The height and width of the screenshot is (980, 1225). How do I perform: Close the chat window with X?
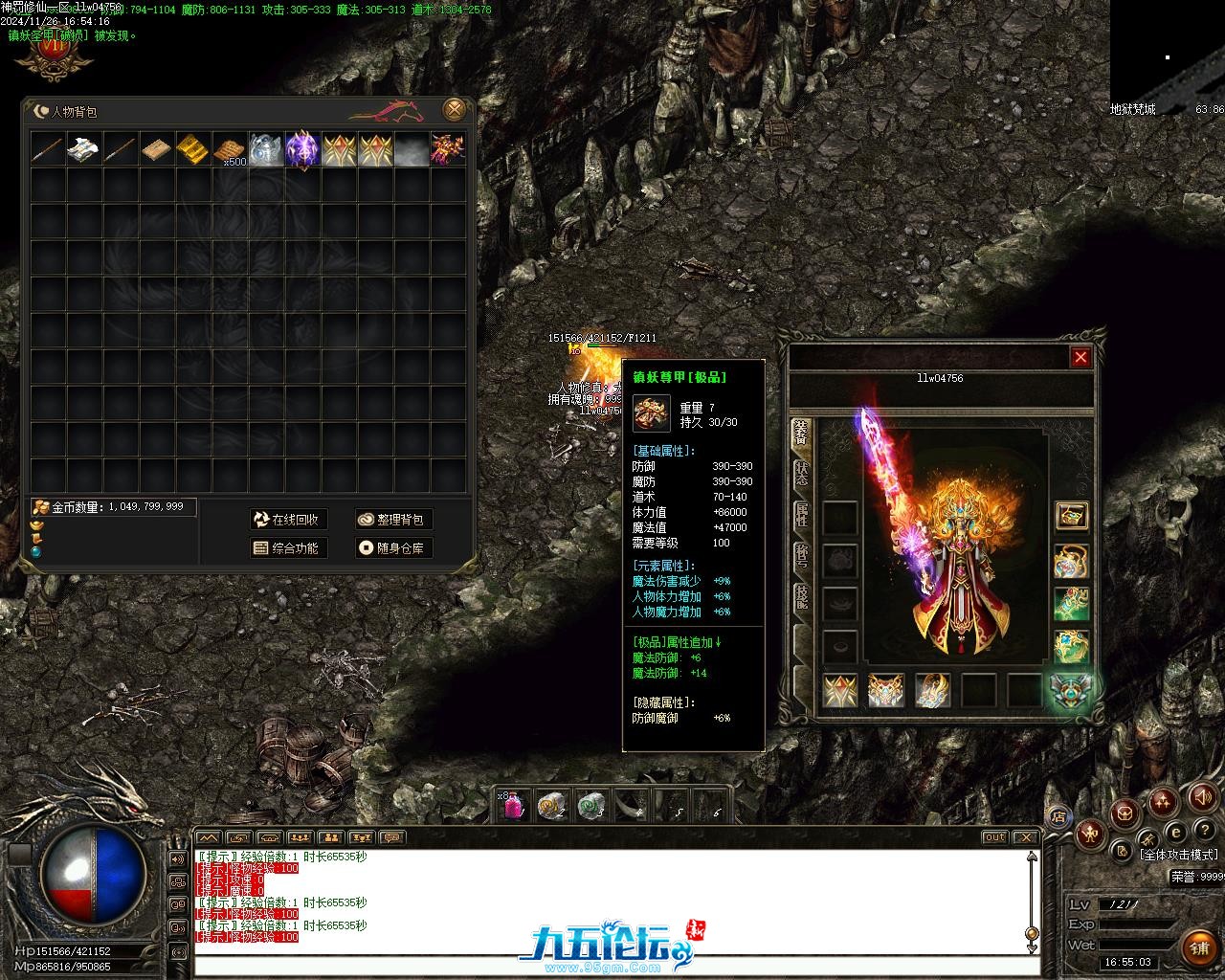[x=1025, y=837]
